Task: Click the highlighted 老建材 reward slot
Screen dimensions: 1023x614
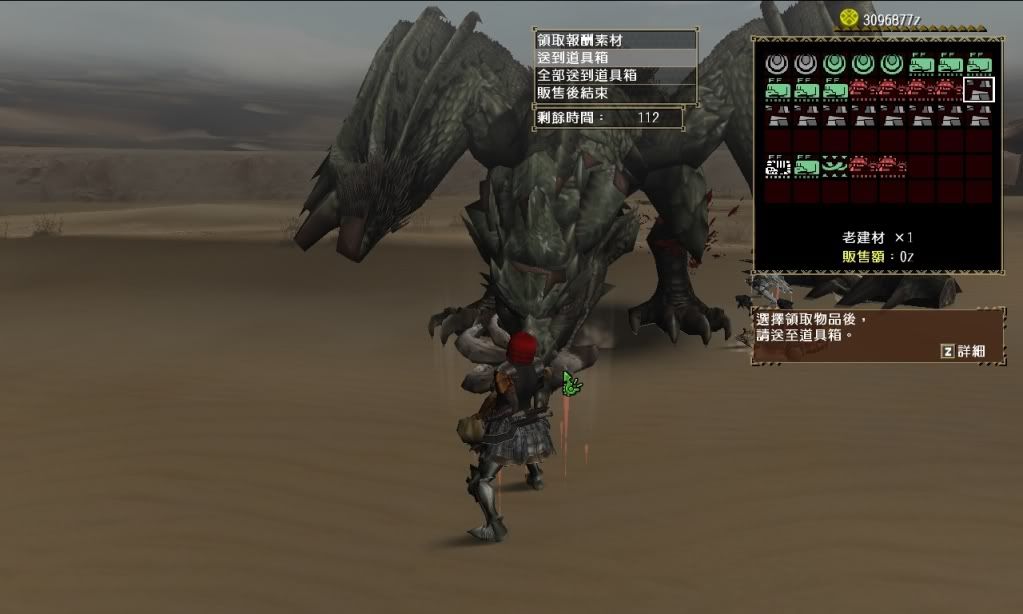Action: click(978, 90)
